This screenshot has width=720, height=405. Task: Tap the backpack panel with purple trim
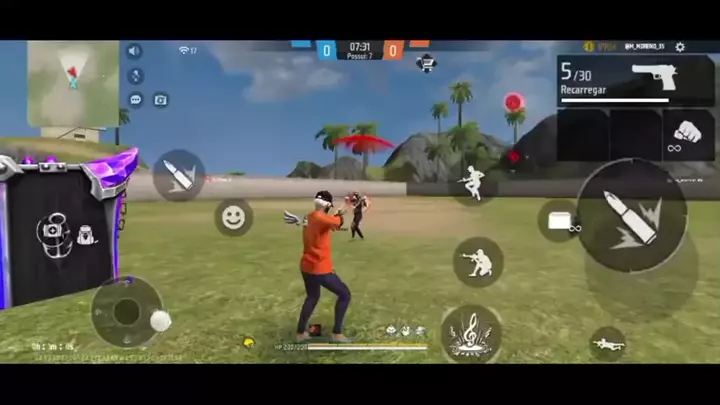(63, 230)
